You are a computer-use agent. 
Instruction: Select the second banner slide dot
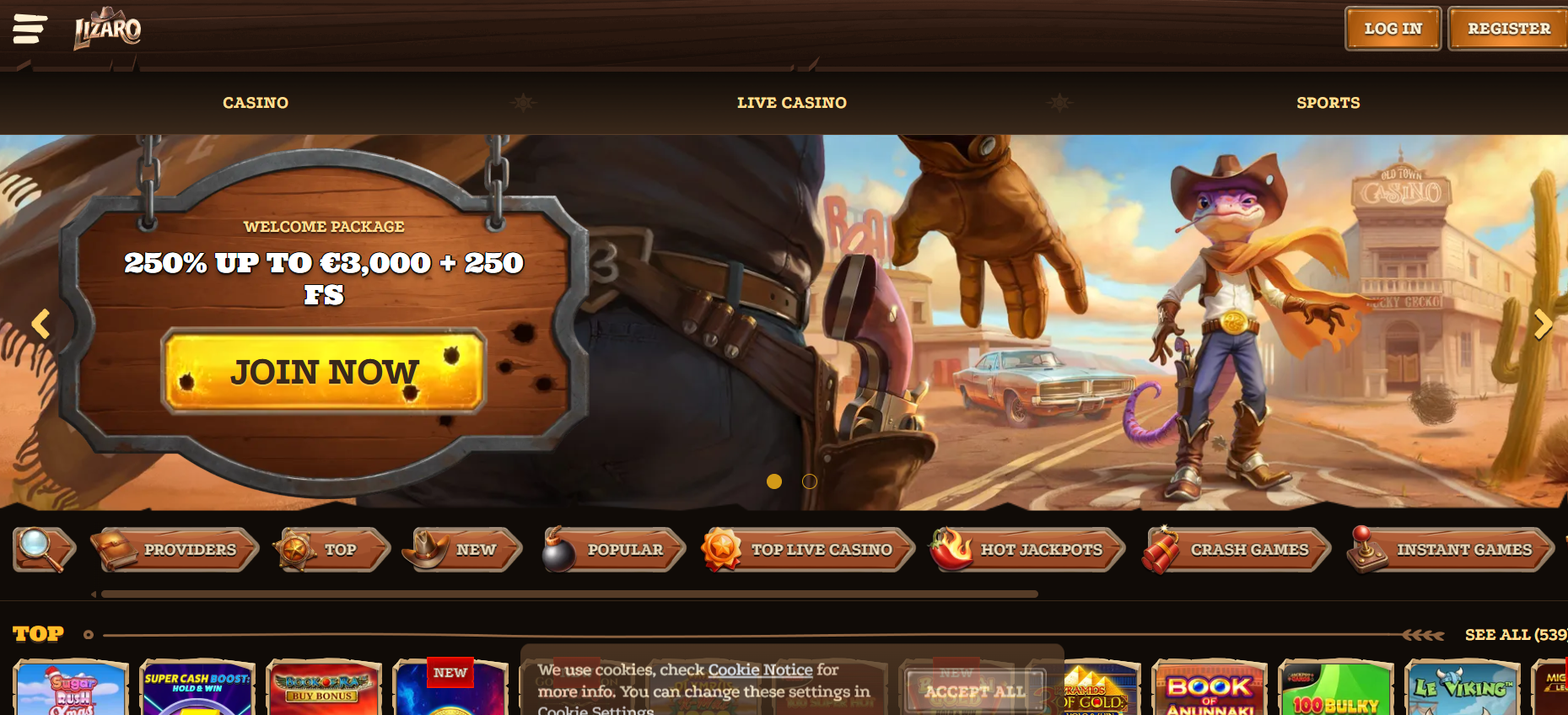tap(810, 481)
